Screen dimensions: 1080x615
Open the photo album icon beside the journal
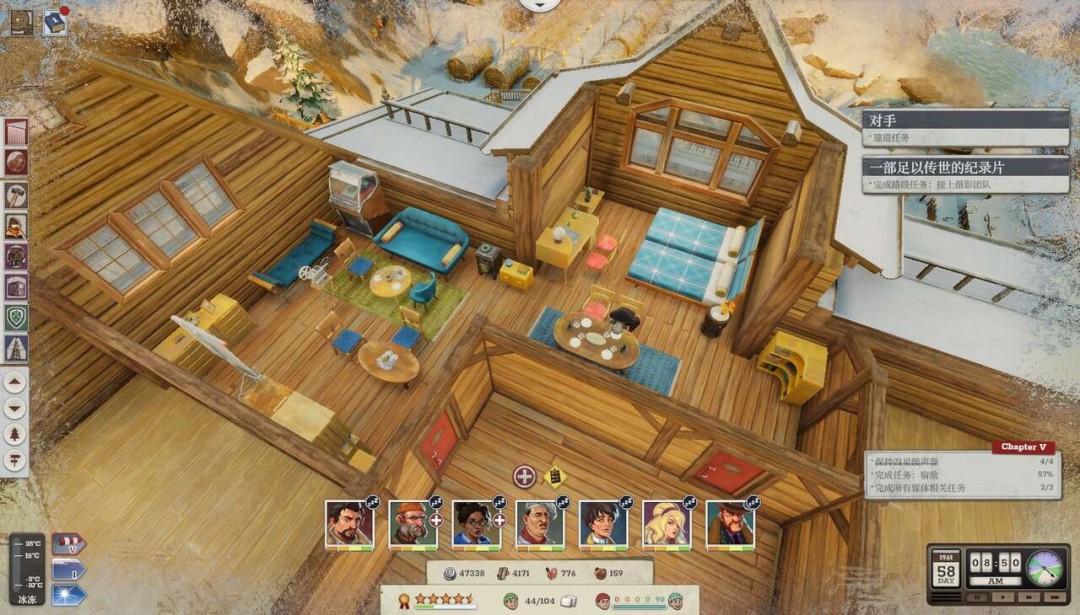click(22, 21)
